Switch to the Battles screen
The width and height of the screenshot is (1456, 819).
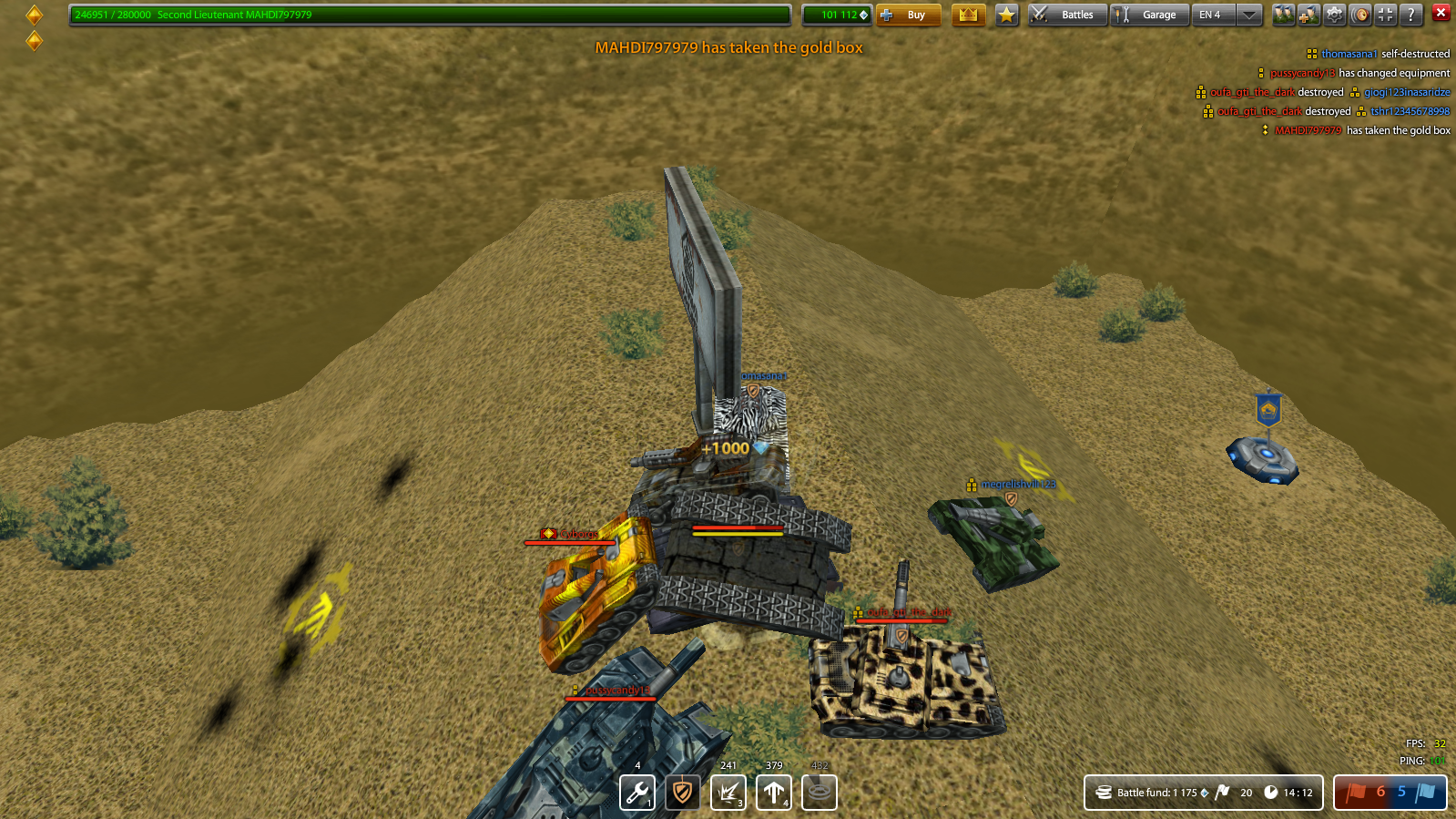click(x=1066, y=15)
